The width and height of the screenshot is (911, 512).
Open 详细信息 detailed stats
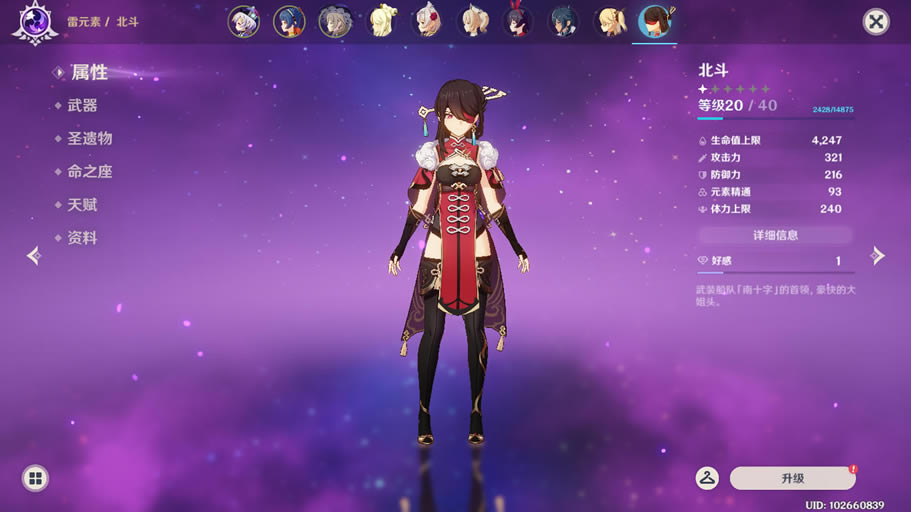(x=775, y=235)
